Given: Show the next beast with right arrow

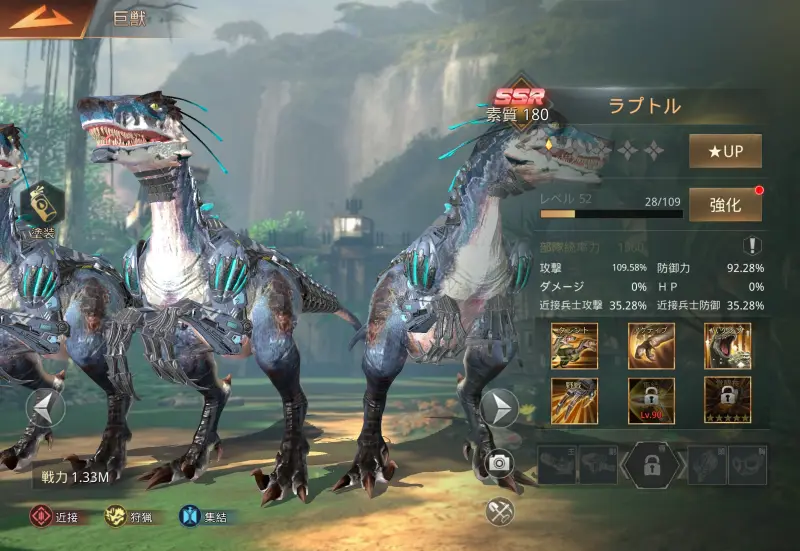Looking at the screenshot, I should [x=499, y=407].
